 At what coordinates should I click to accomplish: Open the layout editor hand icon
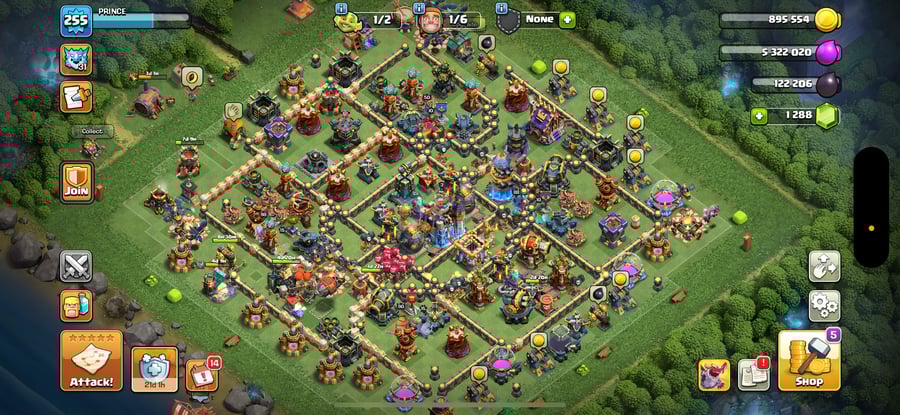pos(824,266)
